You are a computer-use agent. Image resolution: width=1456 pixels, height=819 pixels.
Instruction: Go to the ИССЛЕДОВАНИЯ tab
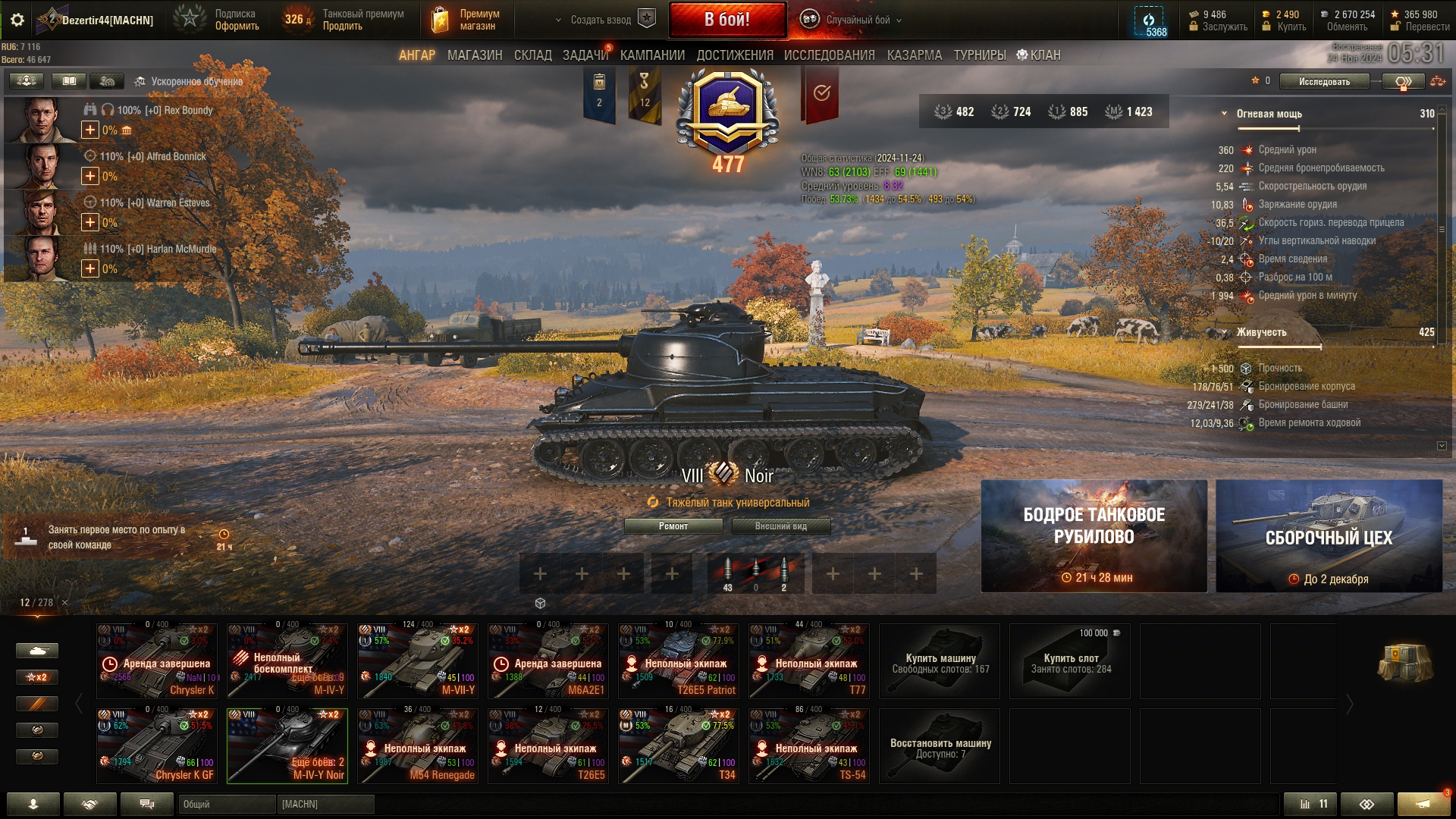(x=829, y=55)
